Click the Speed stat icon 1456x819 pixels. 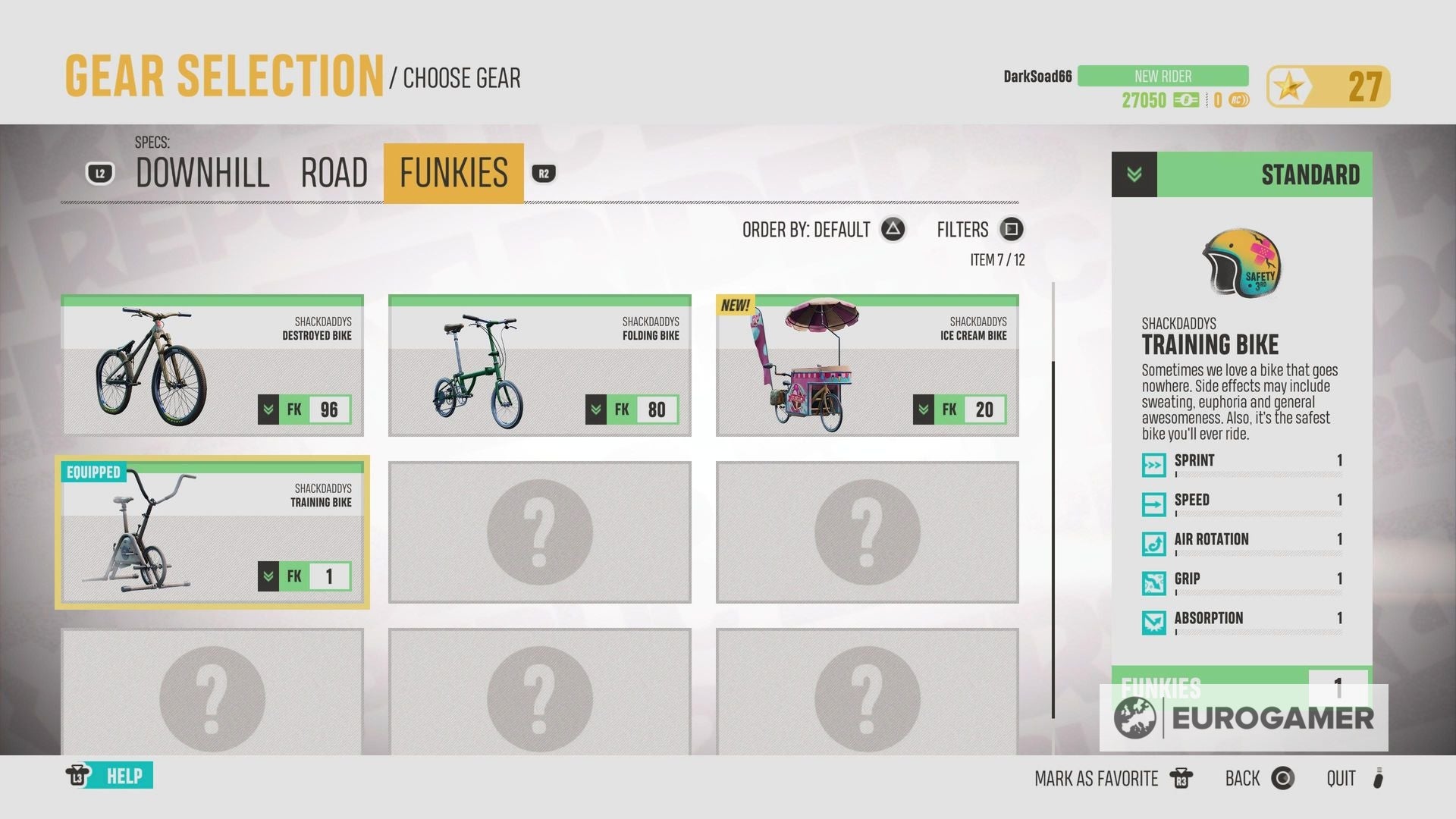coord(1153,504)
